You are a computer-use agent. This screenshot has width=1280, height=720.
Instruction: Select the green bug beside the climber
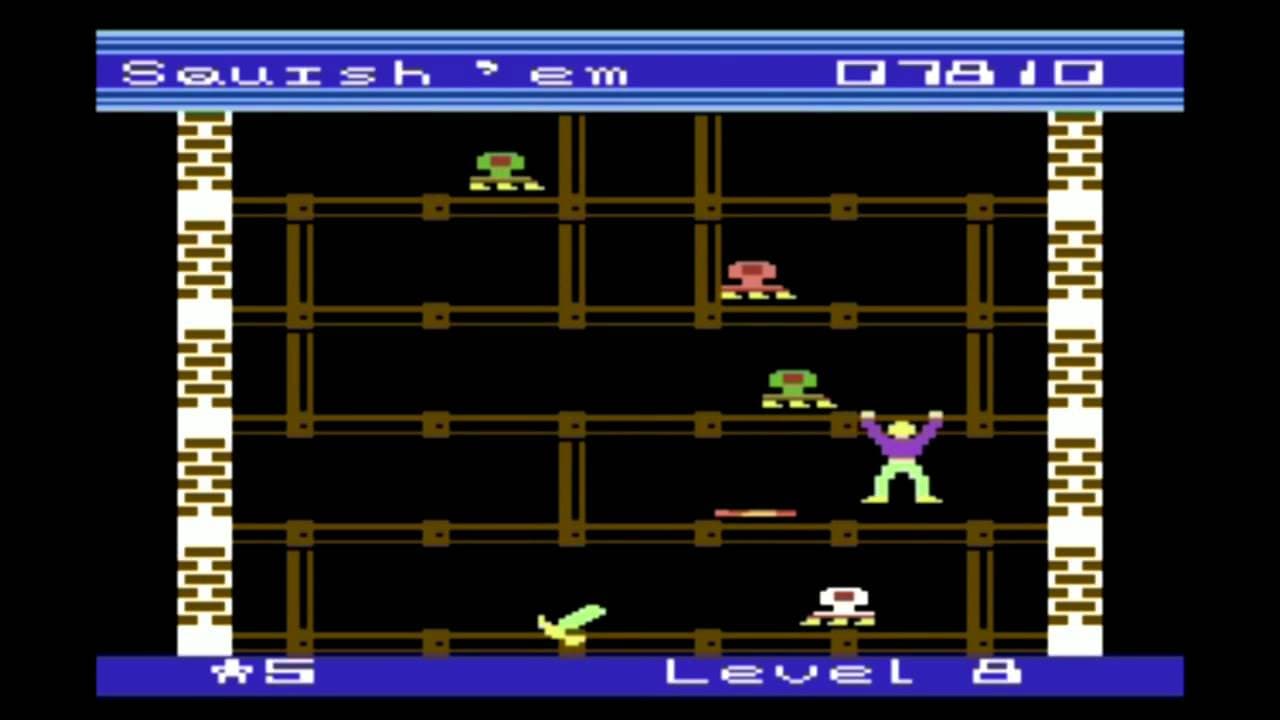[793, 390]
